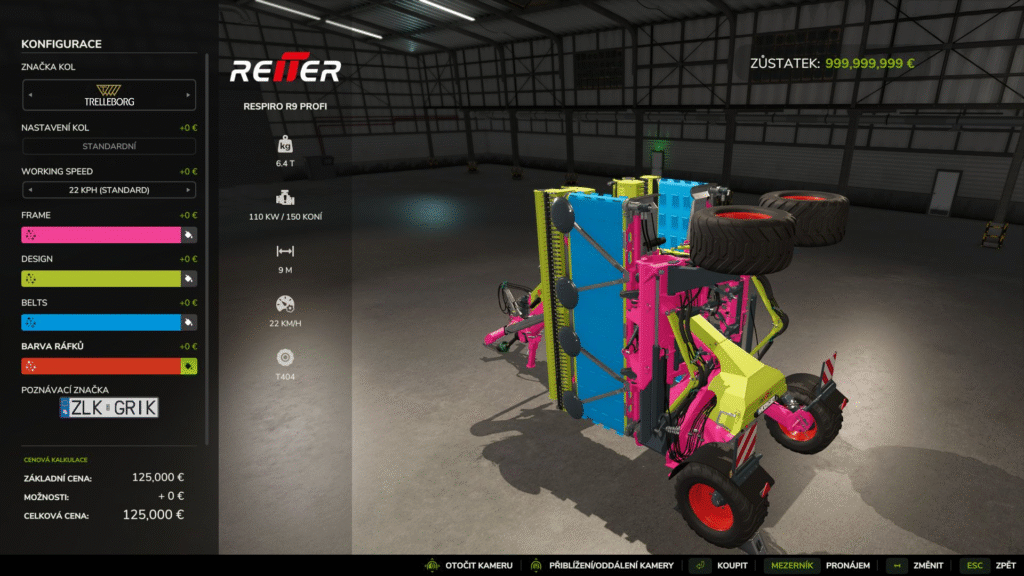Pick the pink Frame color bar

point(100,235)
